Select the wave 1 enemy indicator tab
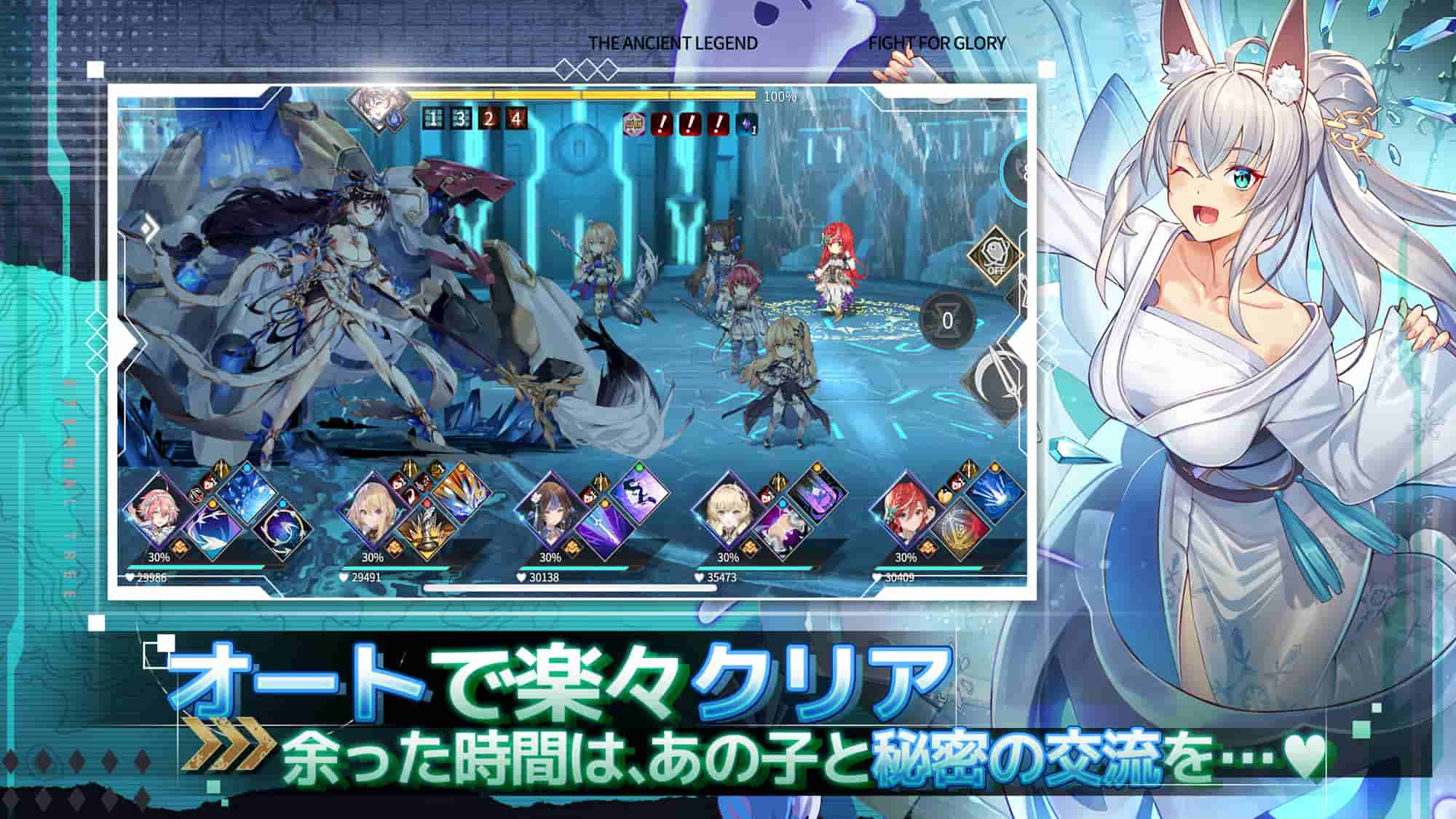This screenshot has width=1456, height=819. coord(434,119)
